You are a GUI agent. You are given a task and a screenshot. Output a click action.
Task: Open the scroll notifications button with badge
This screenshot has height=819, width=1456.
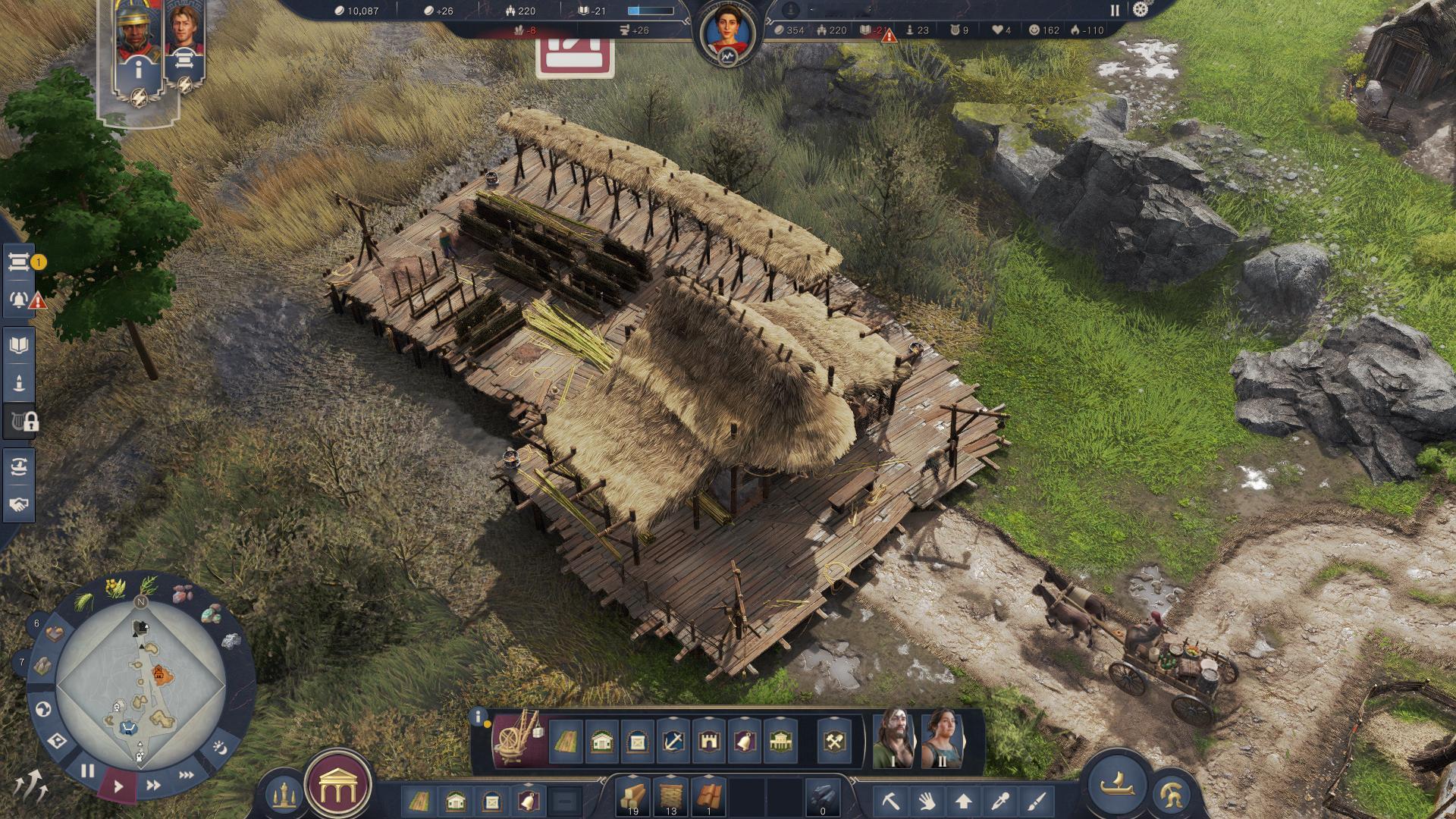tap(20, 262)
